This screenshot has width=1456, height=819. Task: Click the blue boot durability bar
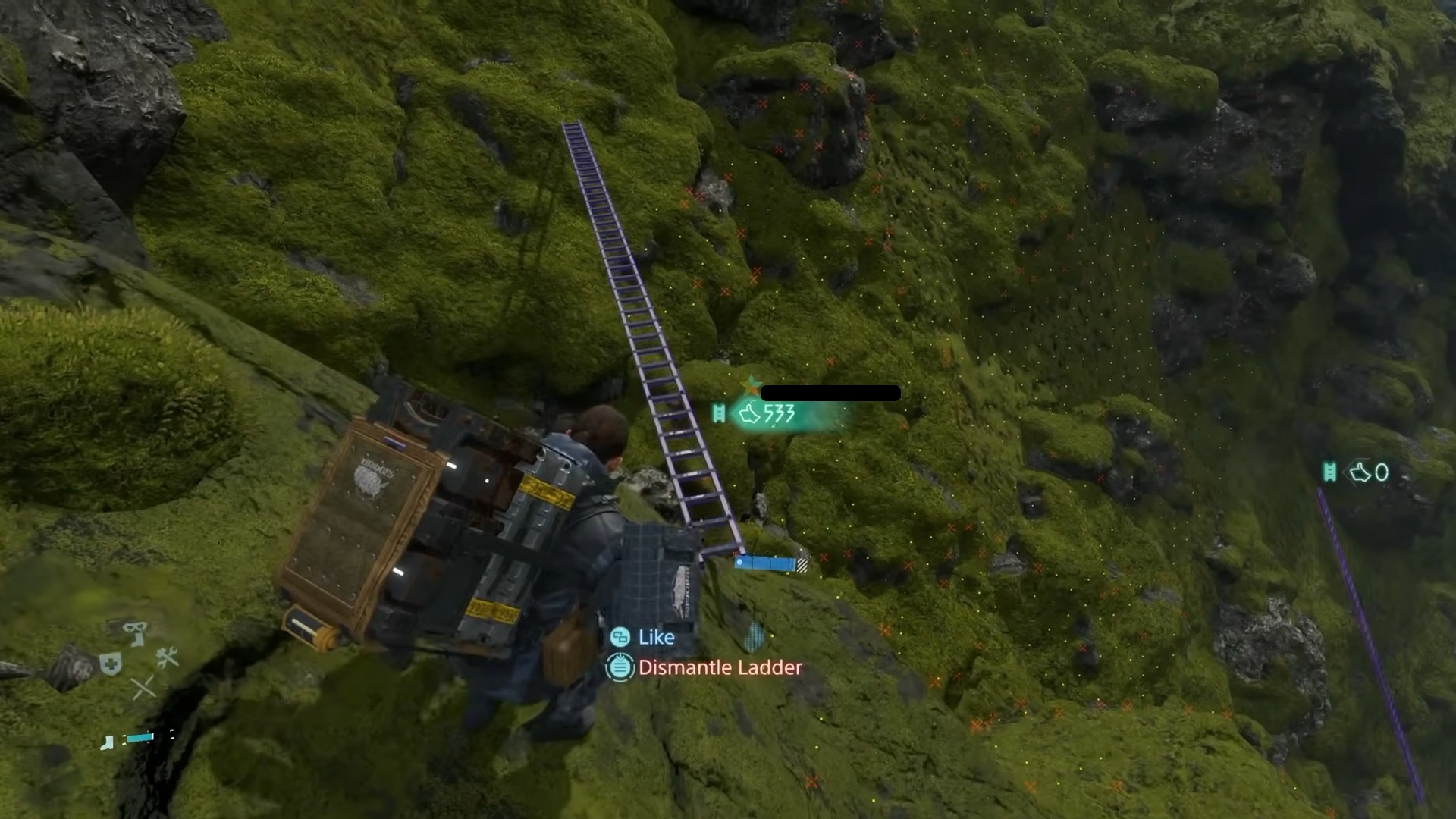pyautogui.click(x=140, y=737)
